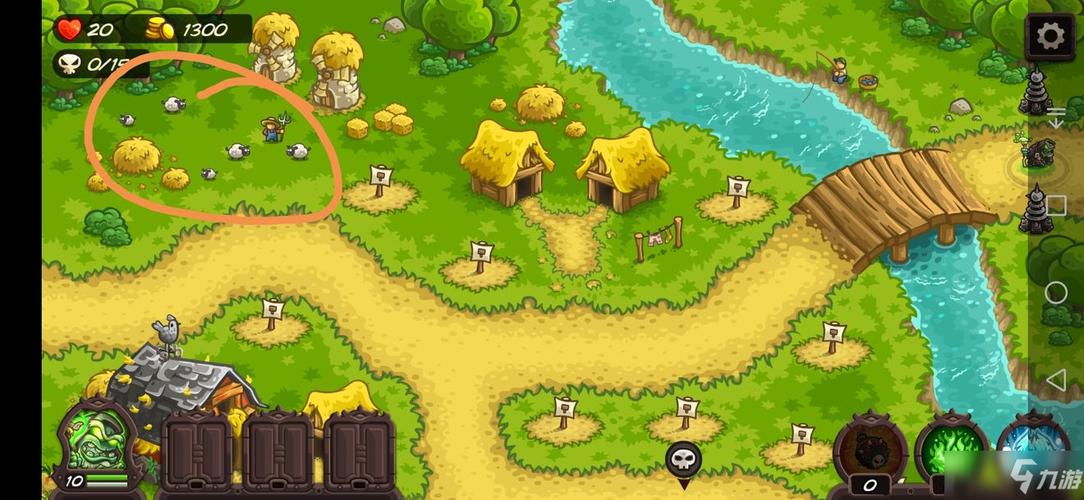The height and width of the screenshot is (500, 1084).
Task: Tap the Android home circle
Action: 1056,293
